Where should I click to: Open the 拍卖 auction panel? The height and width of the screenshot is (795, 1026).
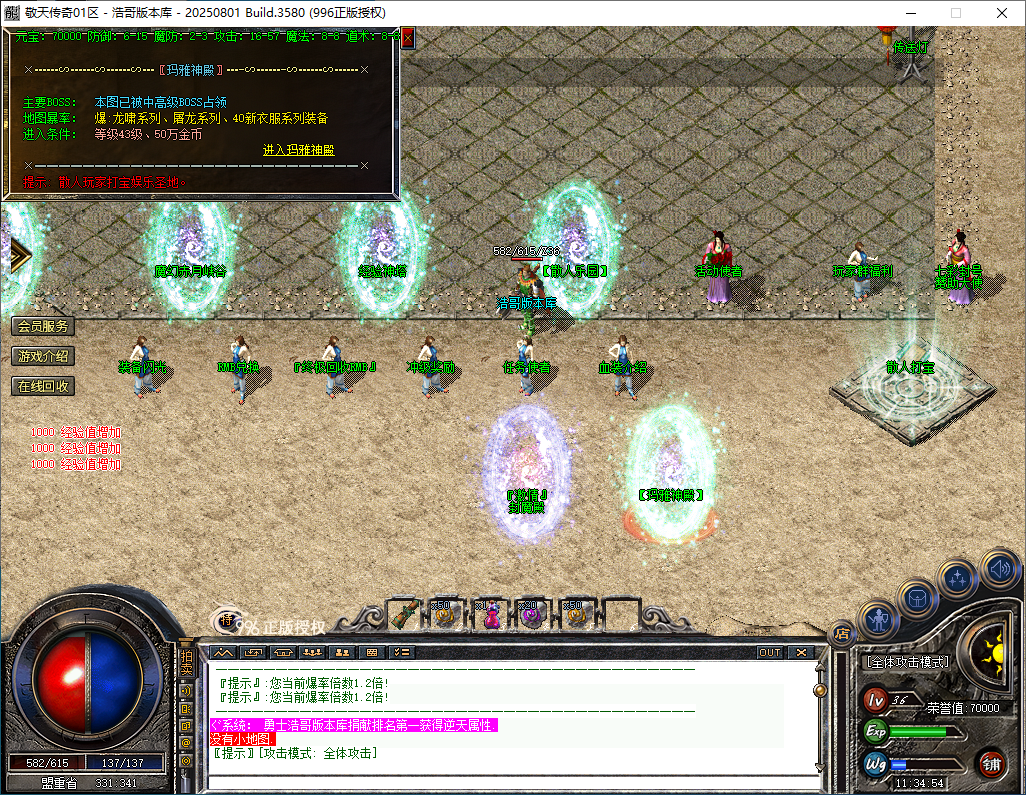coord(186,663)
